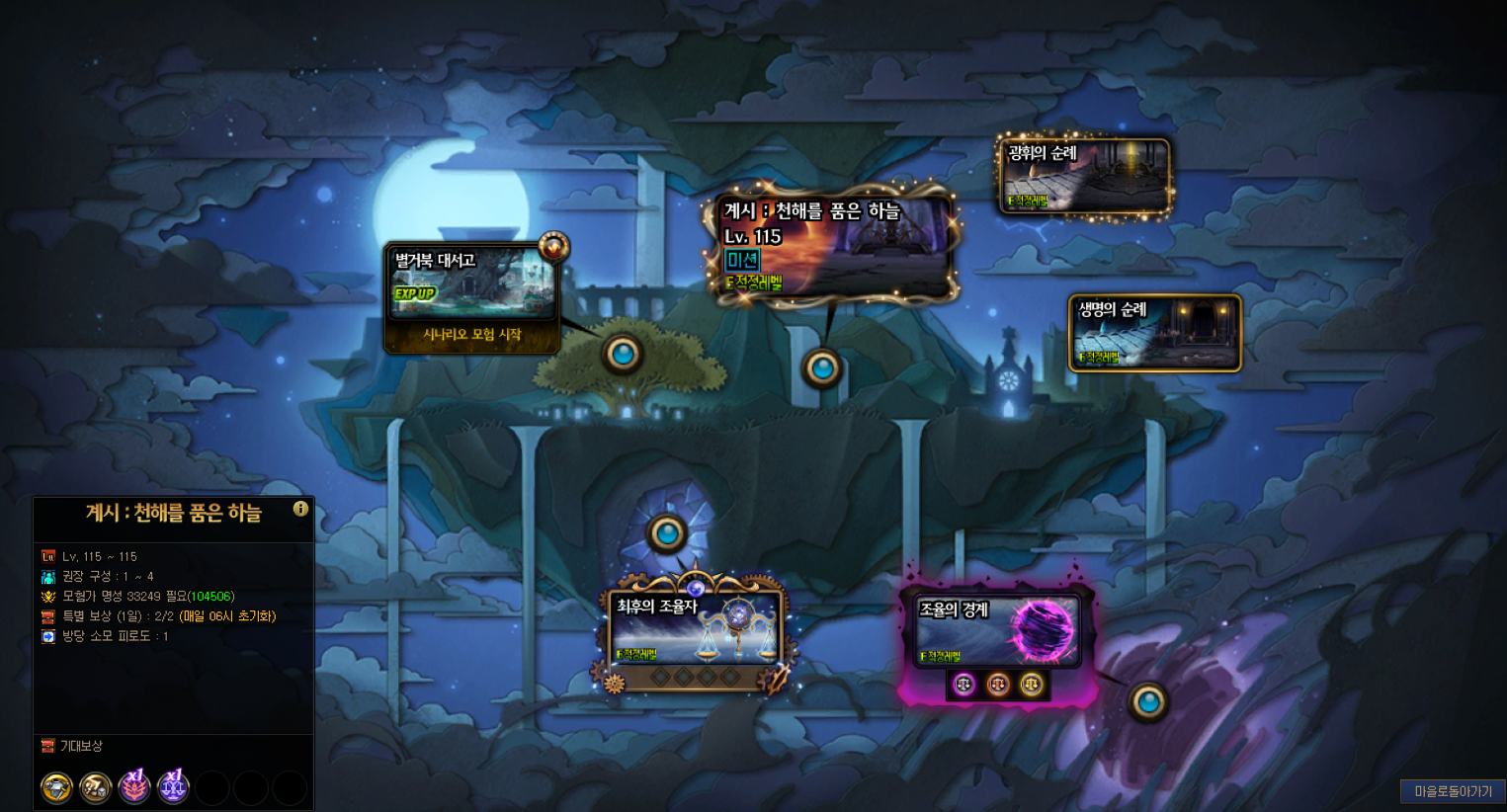Inspect the gold armor reward icon

[57, 788]
